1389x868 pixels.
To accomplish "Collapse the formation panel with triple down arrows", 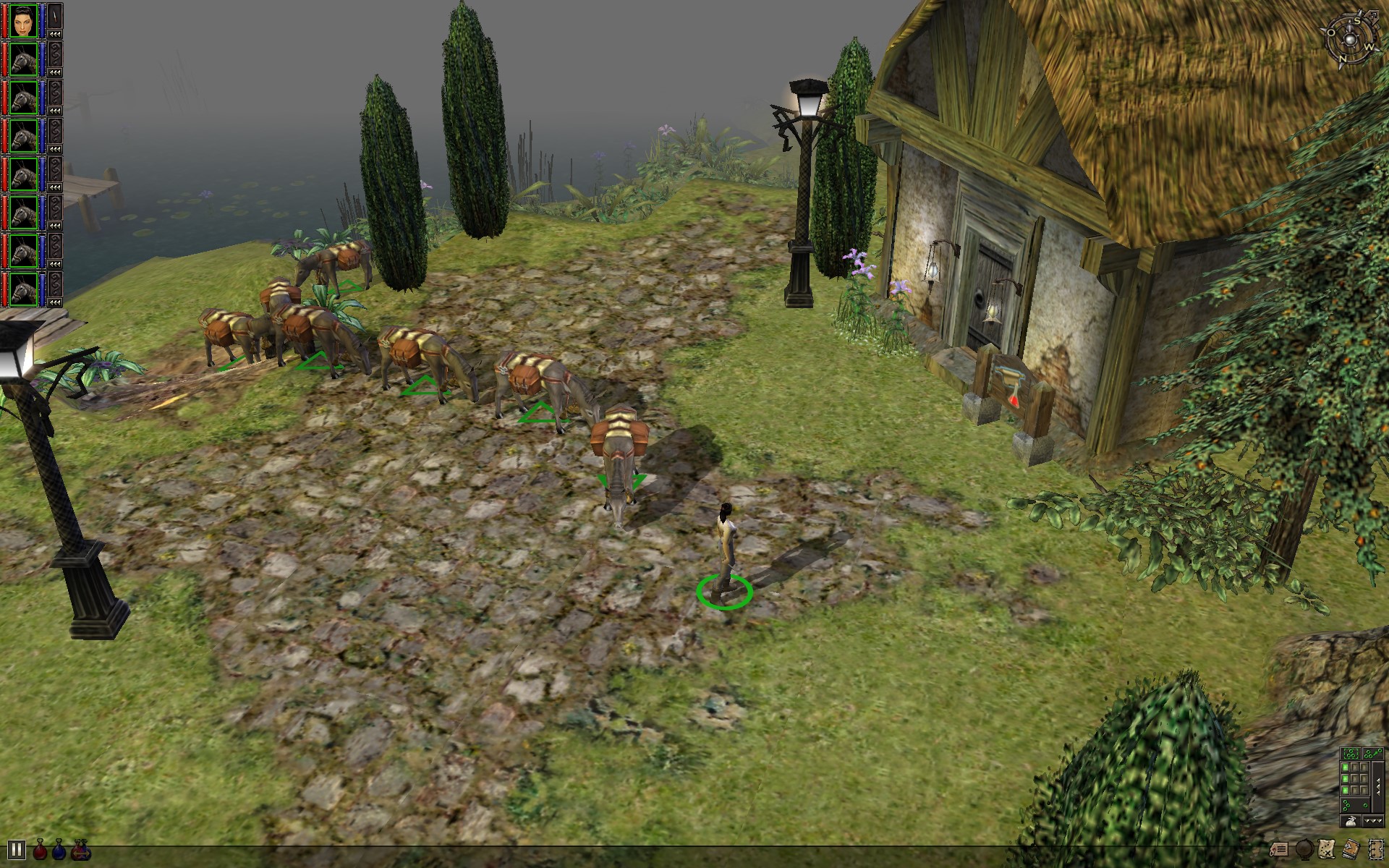I will pos(1373,820).
